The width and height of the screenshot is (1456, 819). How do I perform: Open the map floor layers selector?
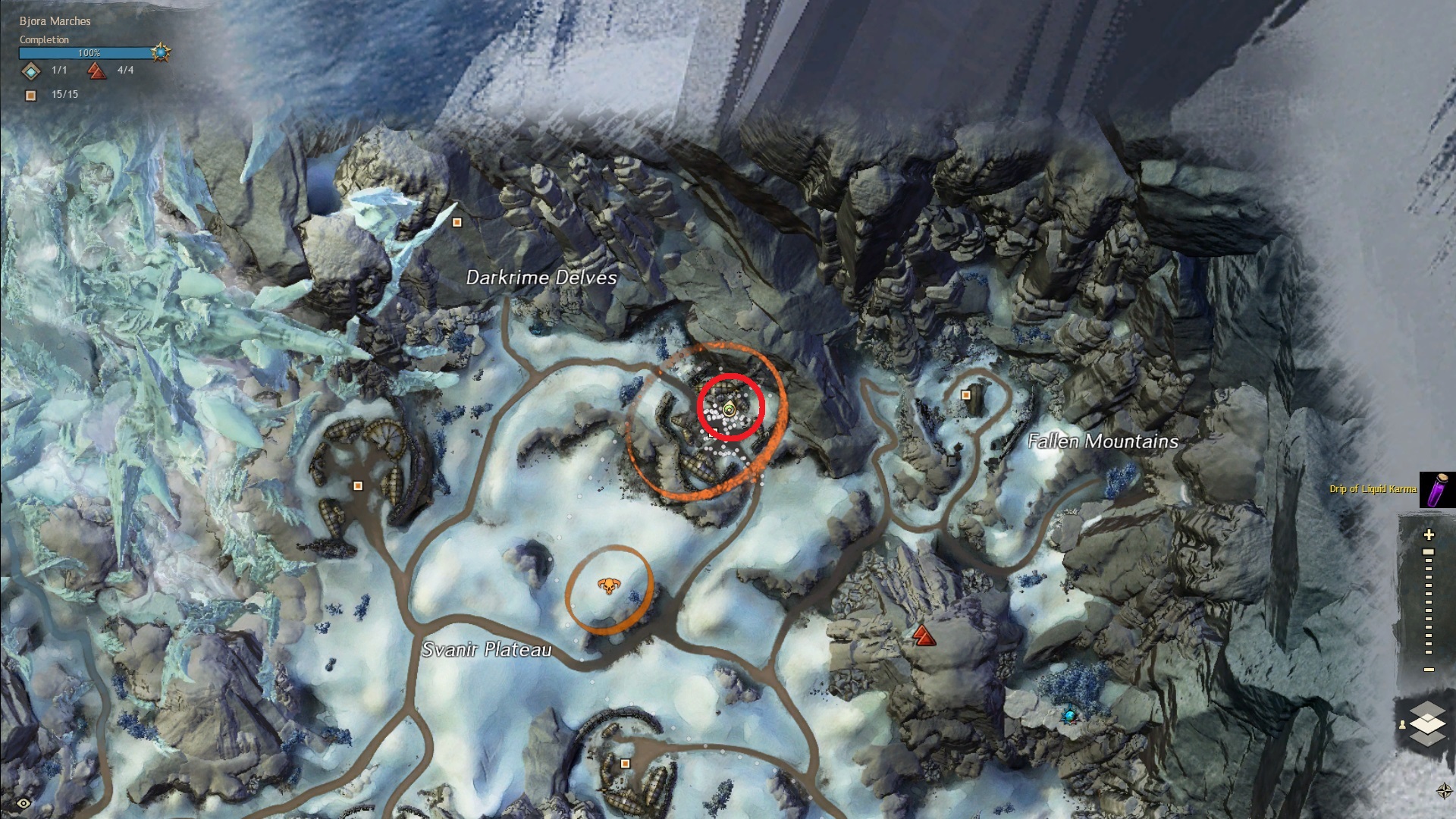coord(1428,723)
